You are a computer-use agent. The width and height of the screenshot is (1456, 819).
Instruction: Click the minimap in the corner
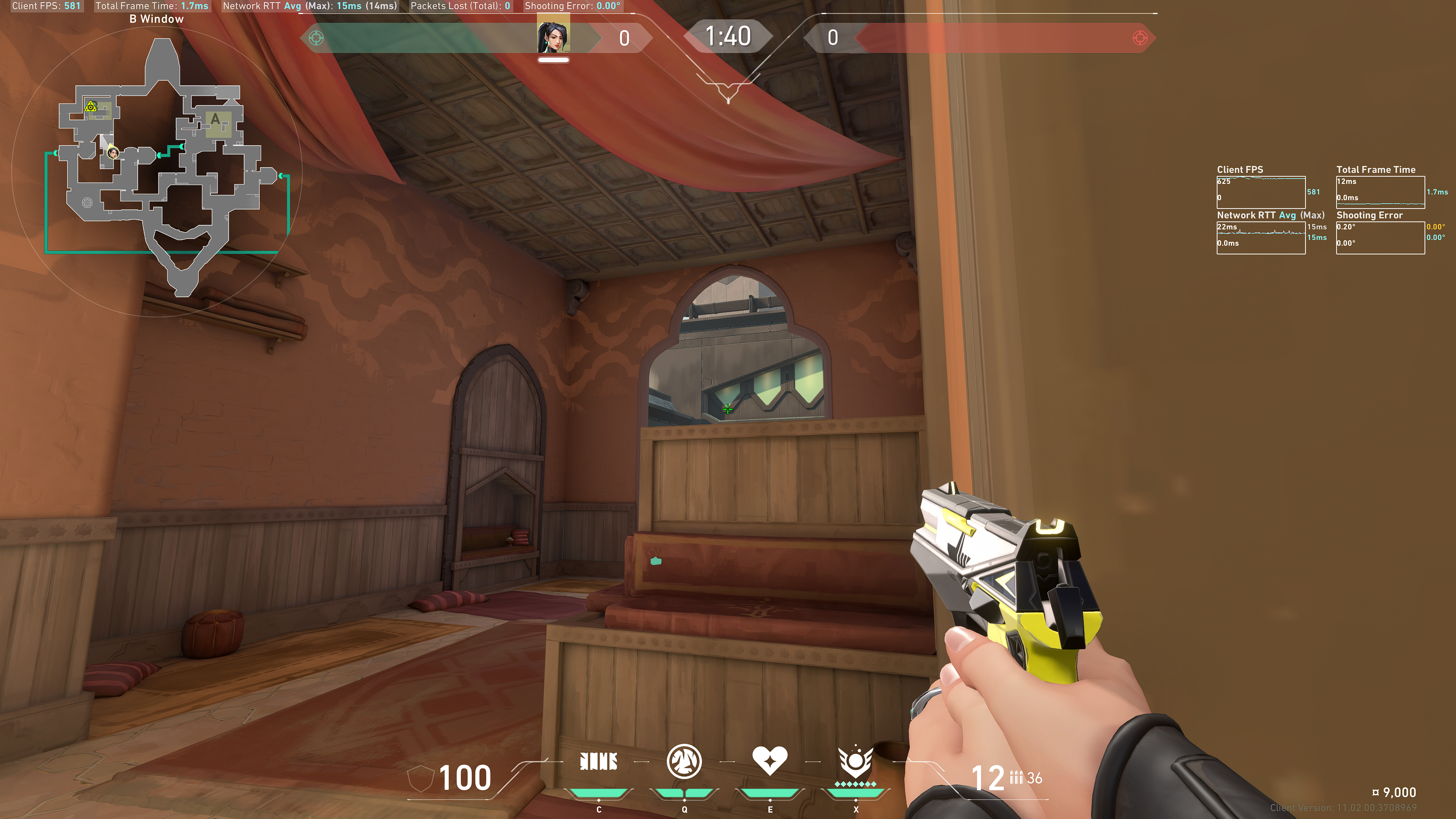pyautogui.click(x=164, y=169)
